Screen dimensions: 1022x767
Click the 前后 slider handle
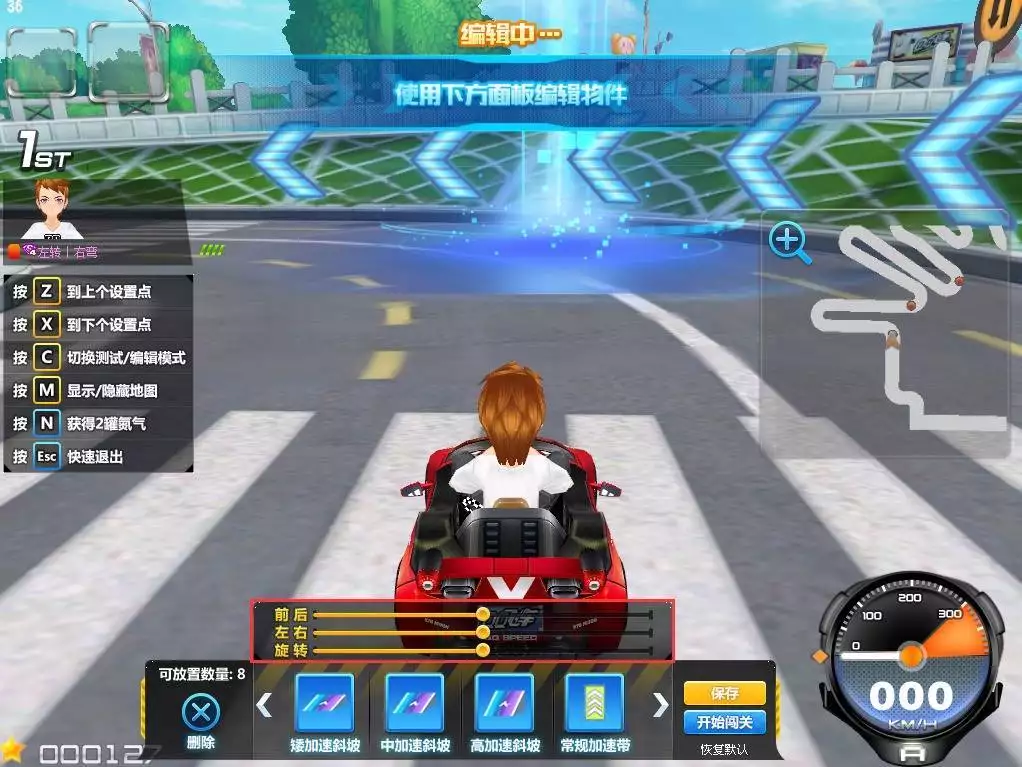coord(483,614)
